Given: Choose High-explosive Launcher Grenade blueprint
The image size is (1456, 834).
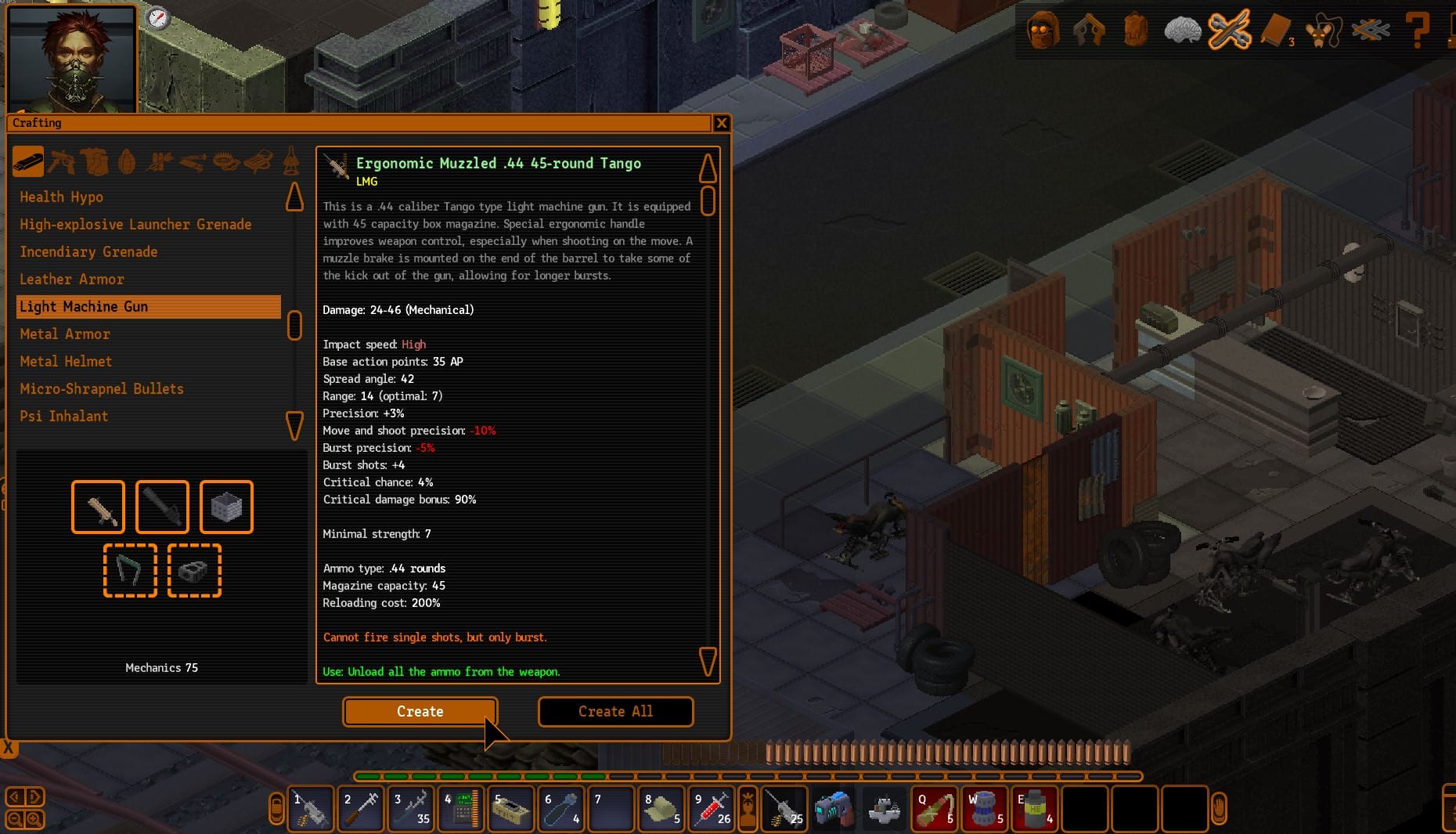Looking at the screenshot, I should point(135,225).
